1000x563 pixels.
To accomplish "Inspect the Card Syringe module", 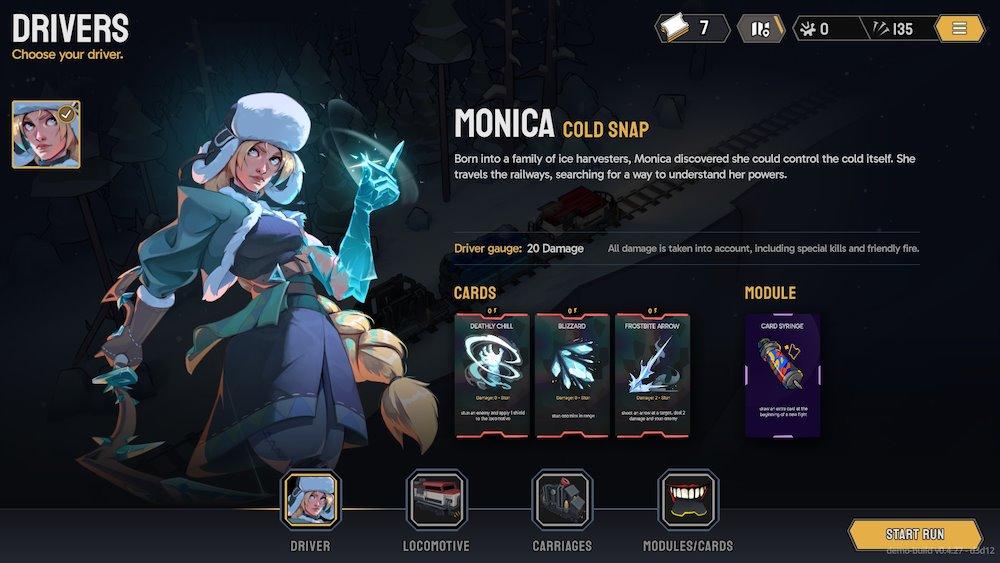I will (x=783, y=375).
